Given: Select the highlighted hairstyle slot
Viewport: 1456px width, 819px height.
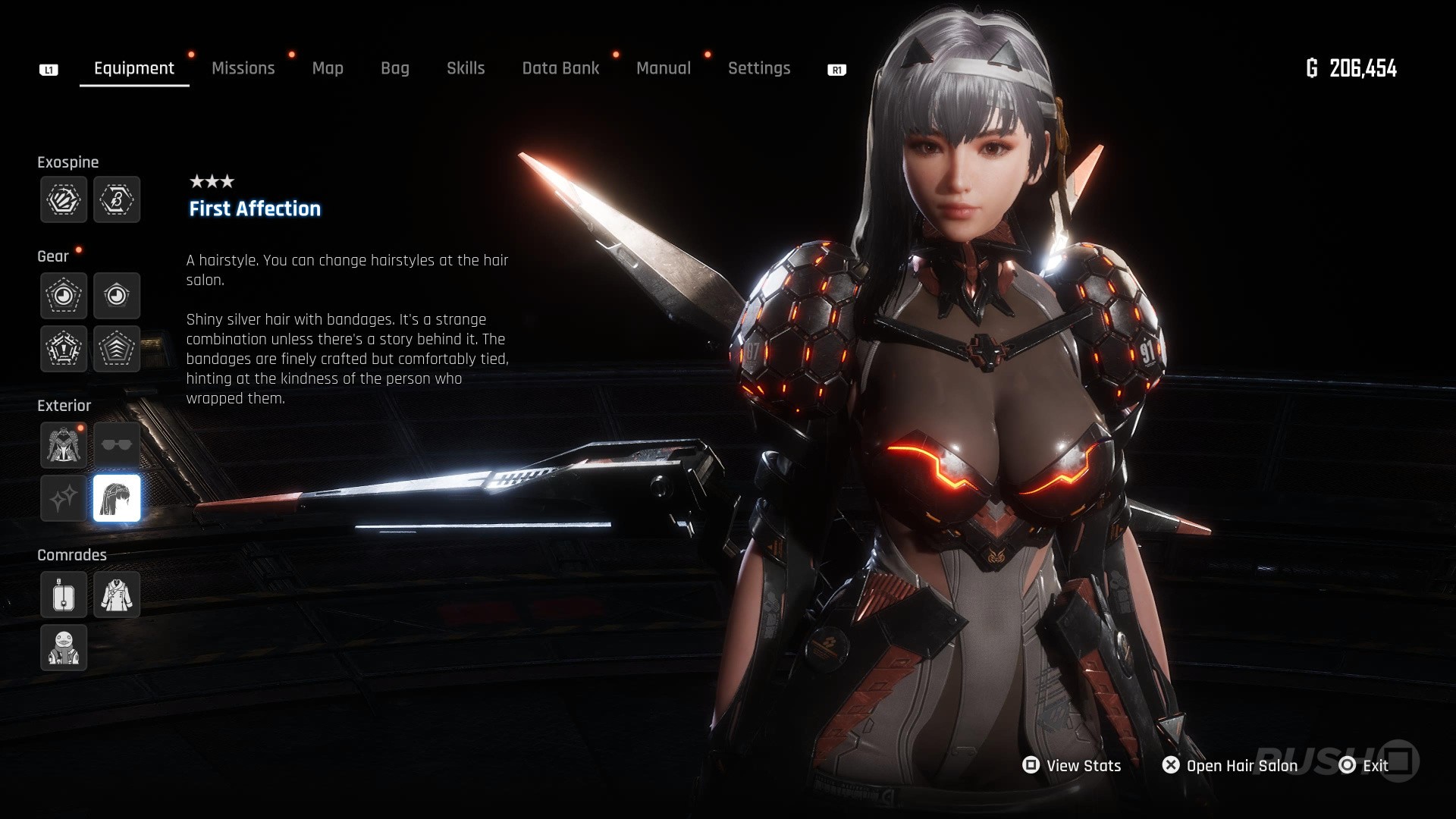Looking at the screenshot, I should click(x=117, y=498).
